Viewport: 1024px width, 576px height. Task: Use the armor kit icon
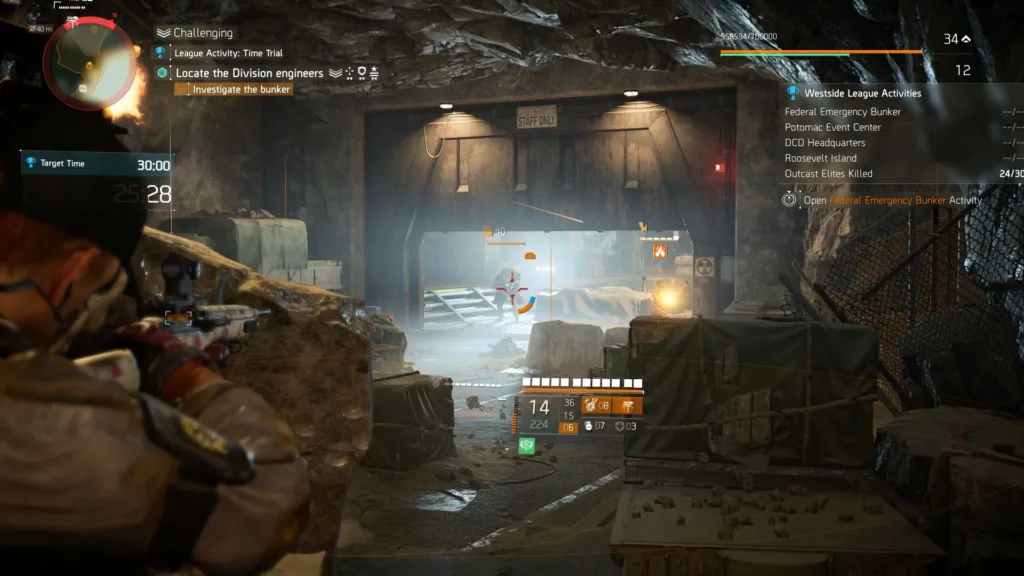621,427
